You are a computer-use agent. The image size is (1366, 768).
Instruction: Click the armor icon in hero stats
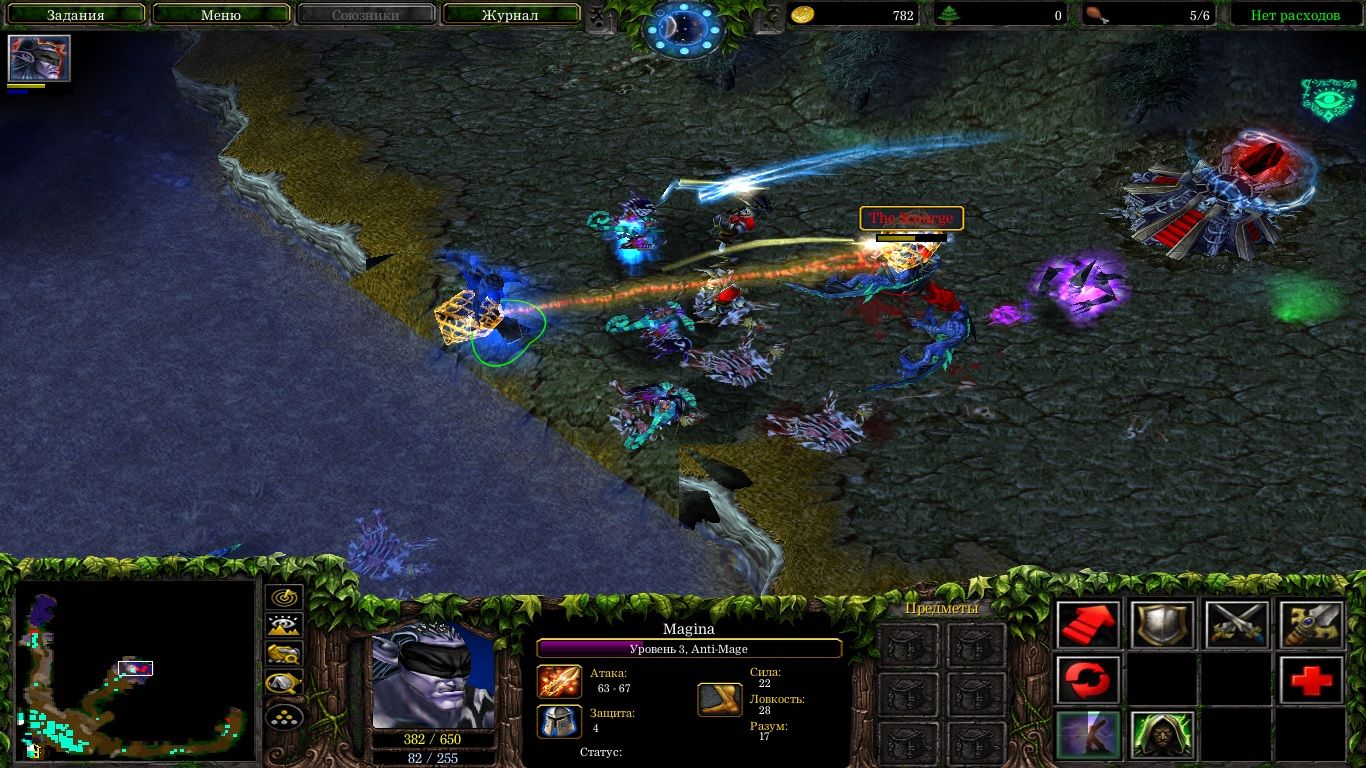click(559, 721)
